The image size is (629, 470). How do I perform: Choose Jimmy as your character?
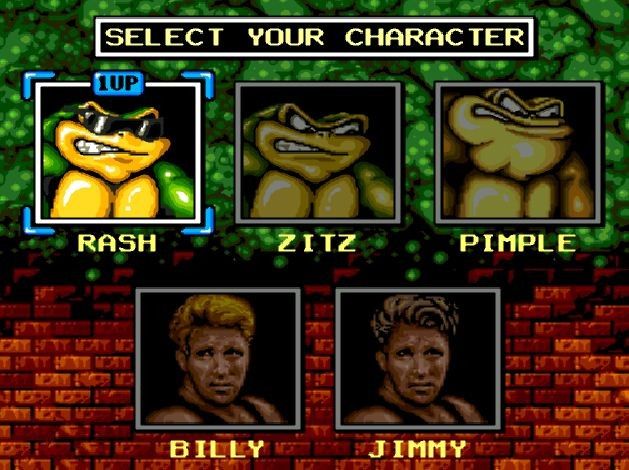pos(418,359)
